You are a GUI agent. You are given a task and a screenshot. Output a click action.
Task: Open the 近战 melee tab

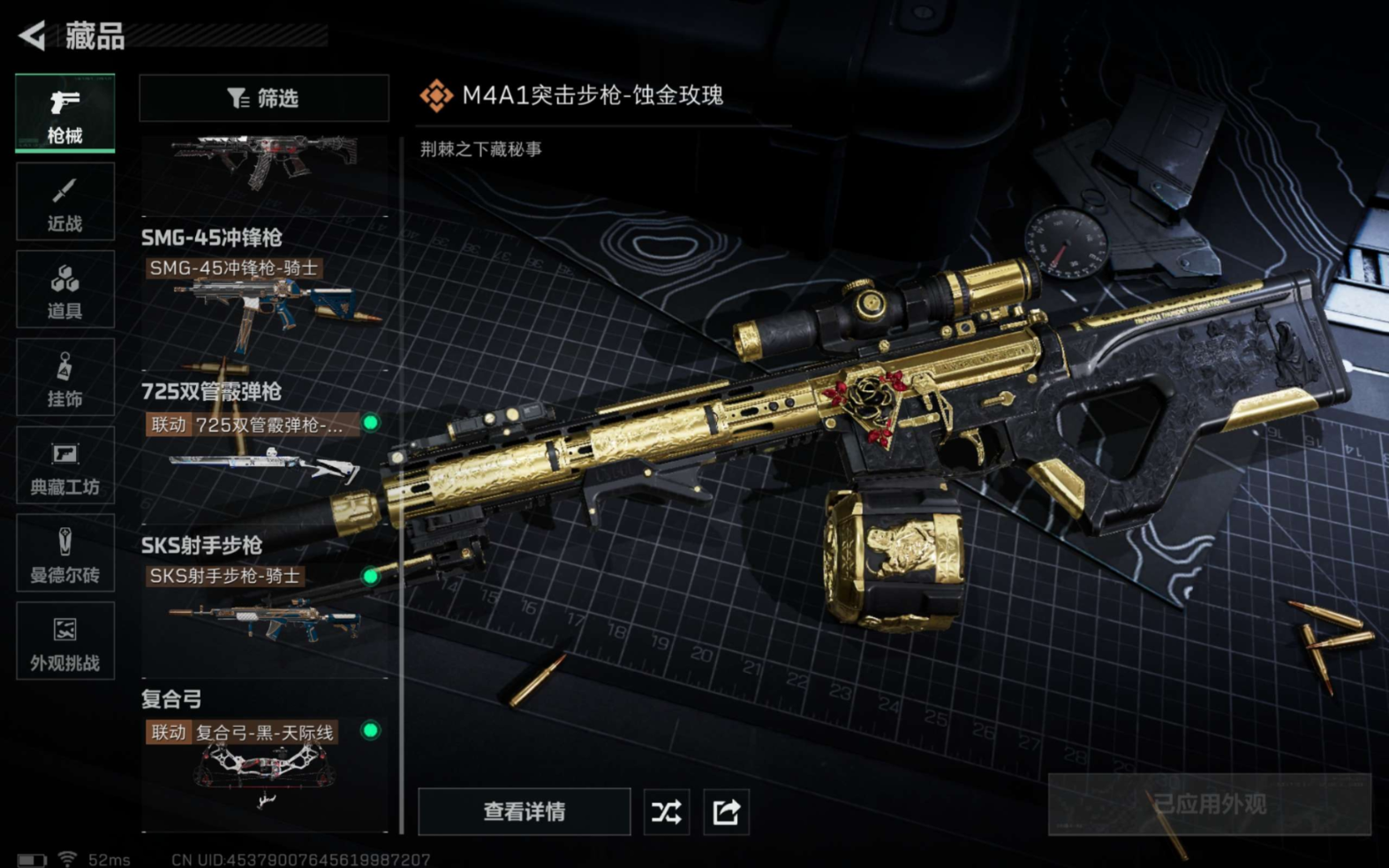click(x=64, y=202)
